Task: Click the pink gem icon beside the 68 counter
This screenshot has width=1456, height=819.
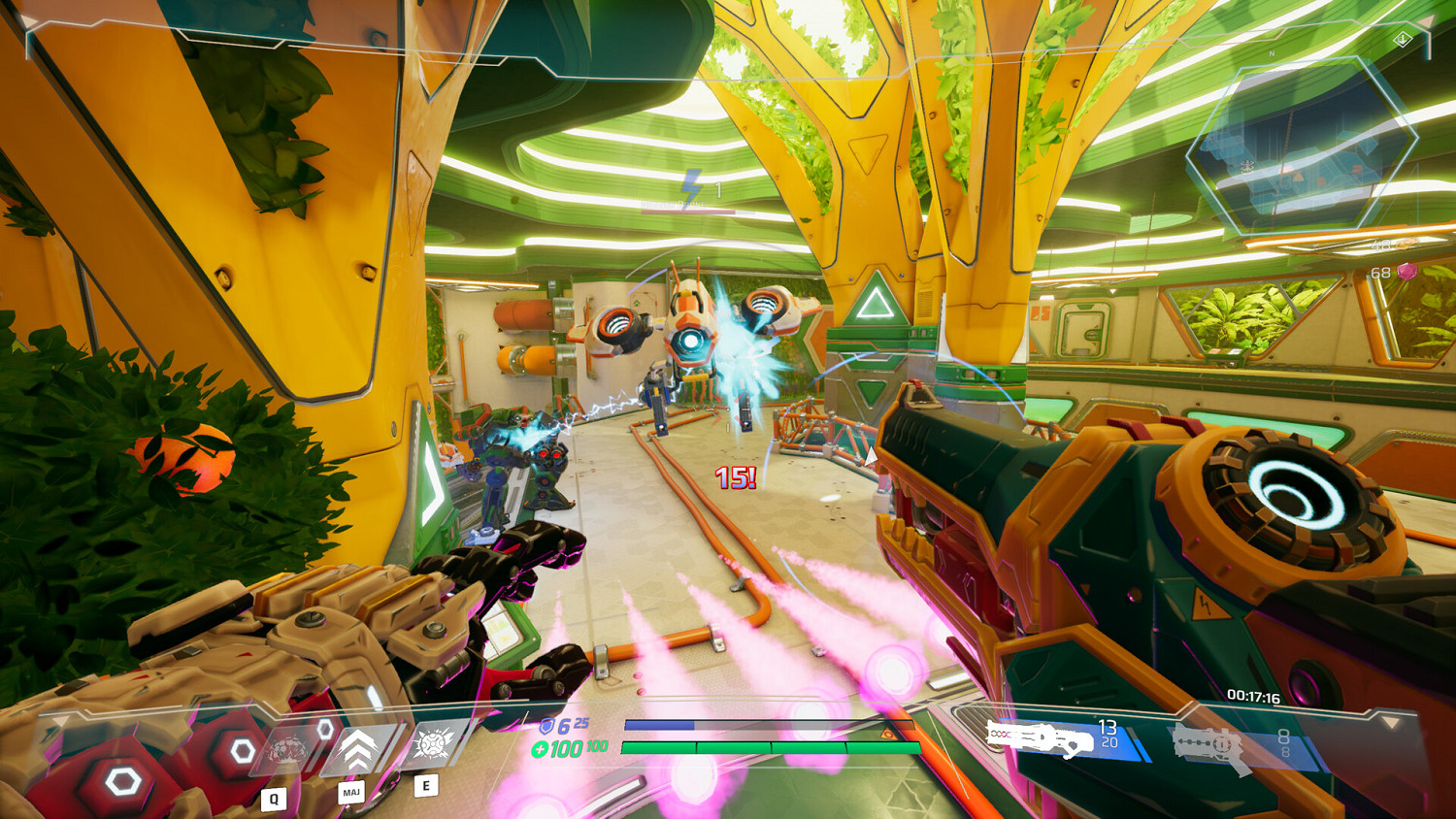Action: coord(1407,270)
